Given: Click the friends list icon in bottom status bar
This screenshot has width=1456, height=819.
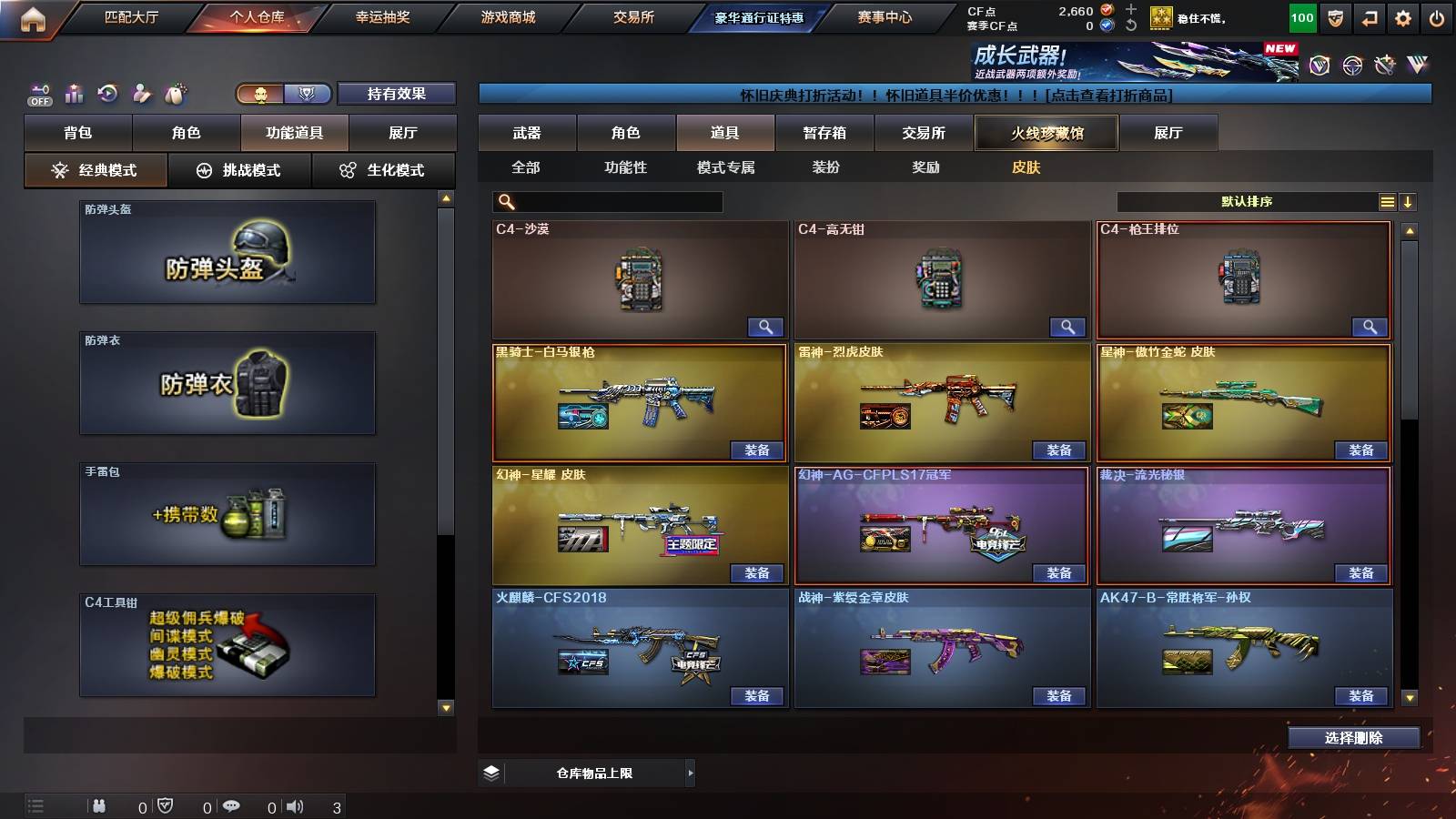Looking at the screenshot, I should click(100, 805).
